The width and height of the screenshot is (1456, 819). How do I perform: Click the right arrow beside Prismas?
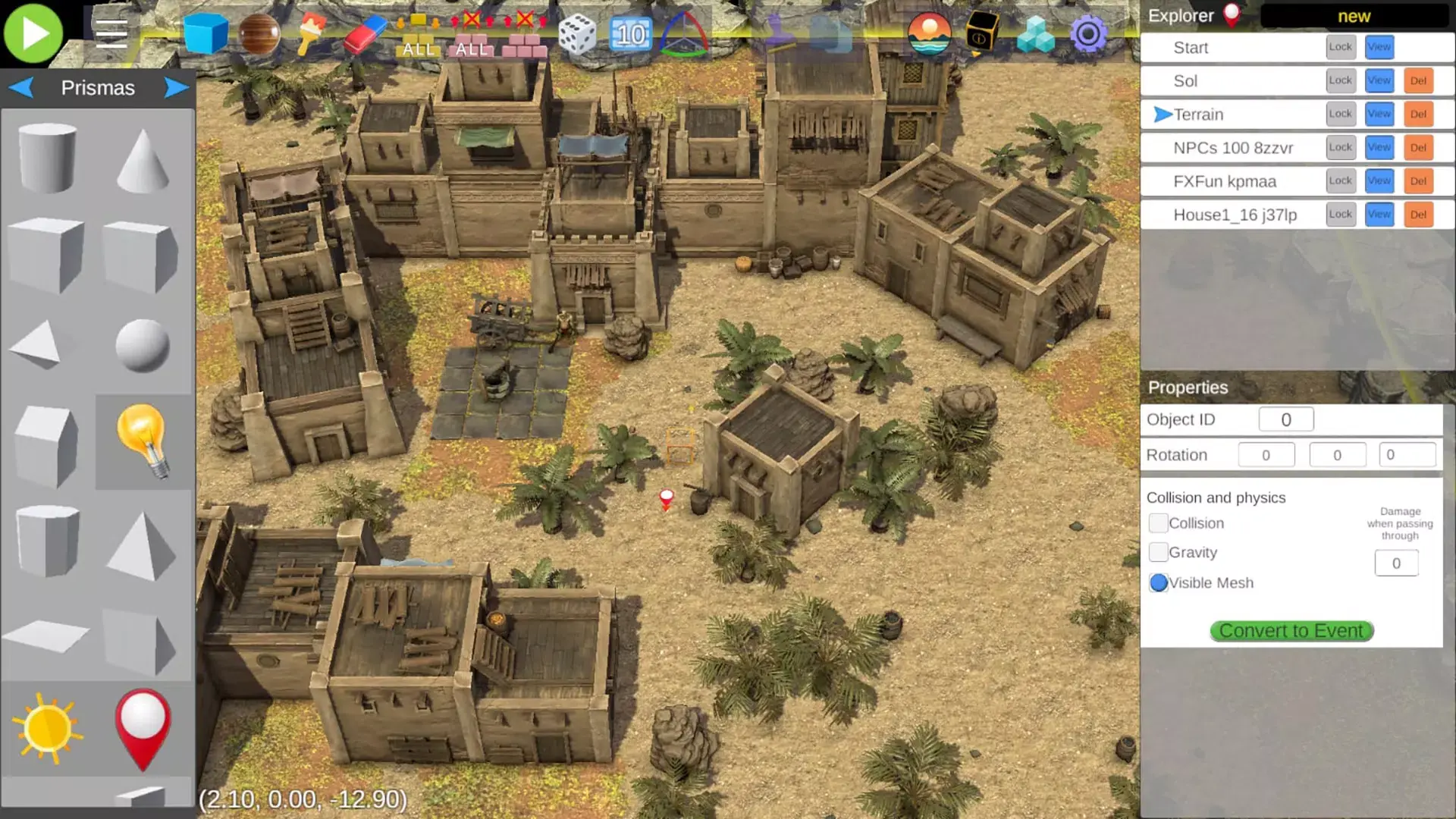click(176, 87)
